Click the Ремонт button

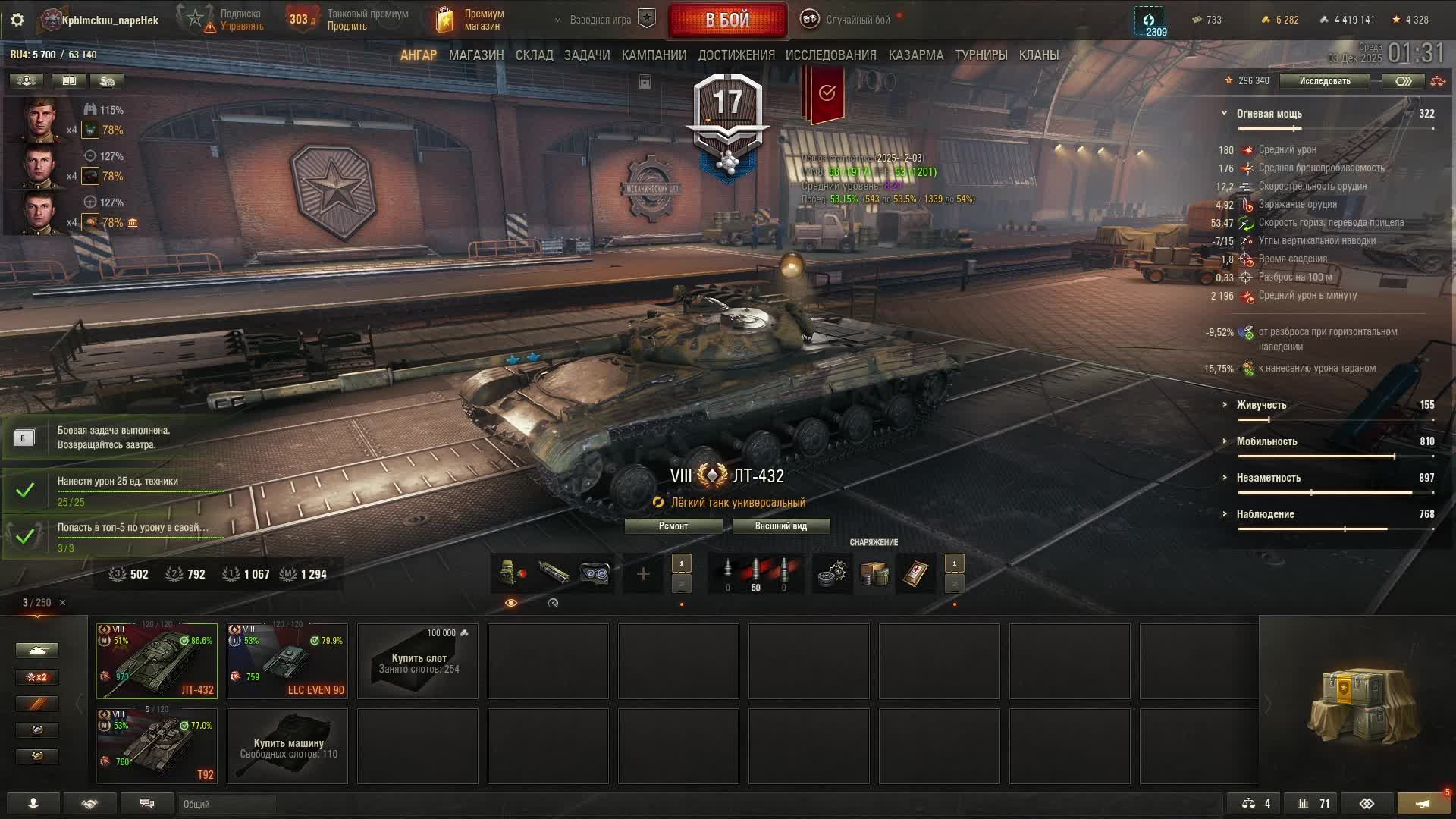point(673,526)
